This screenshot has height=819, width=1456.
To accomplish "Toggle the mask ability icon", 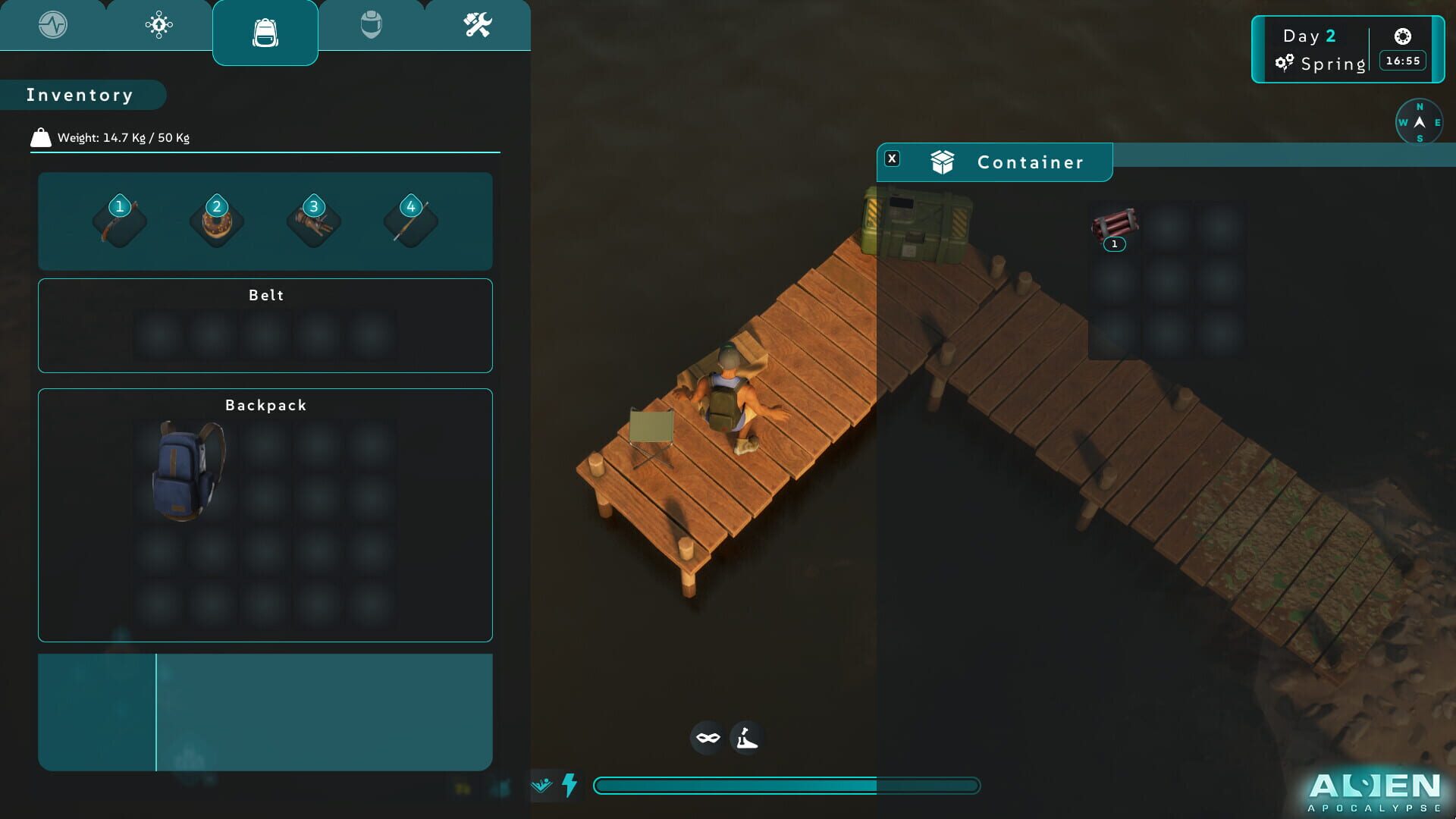I will [x=705, y=737].
